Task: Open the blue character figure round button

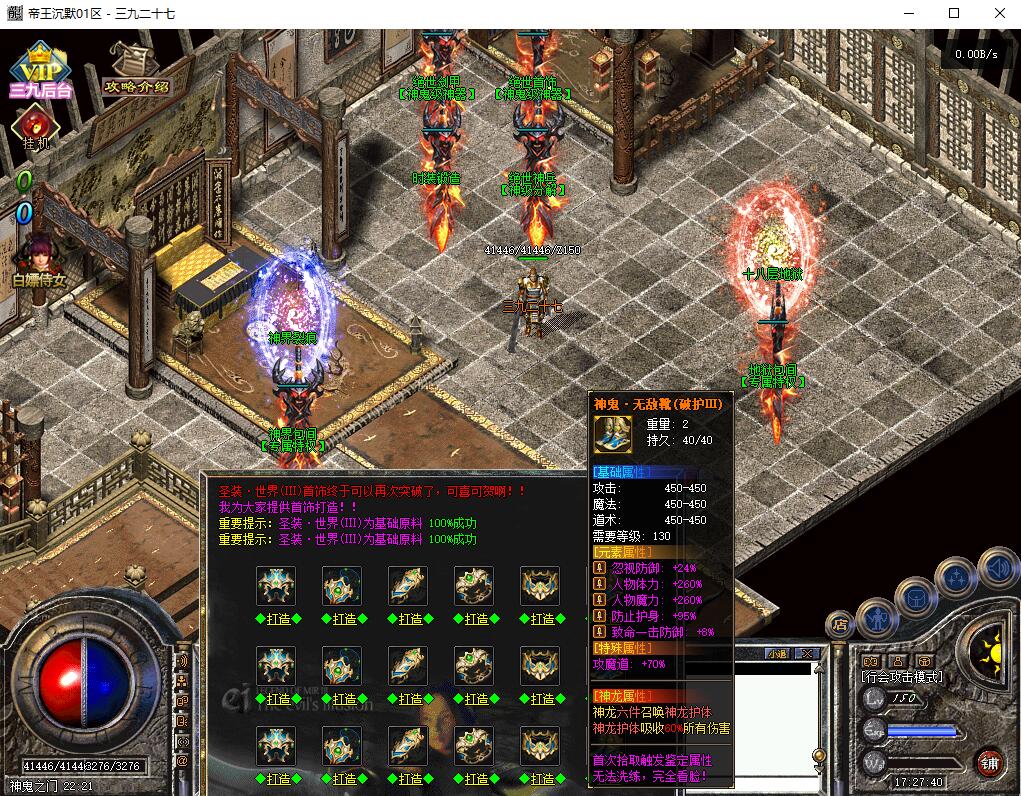Action: click(876, 617)
